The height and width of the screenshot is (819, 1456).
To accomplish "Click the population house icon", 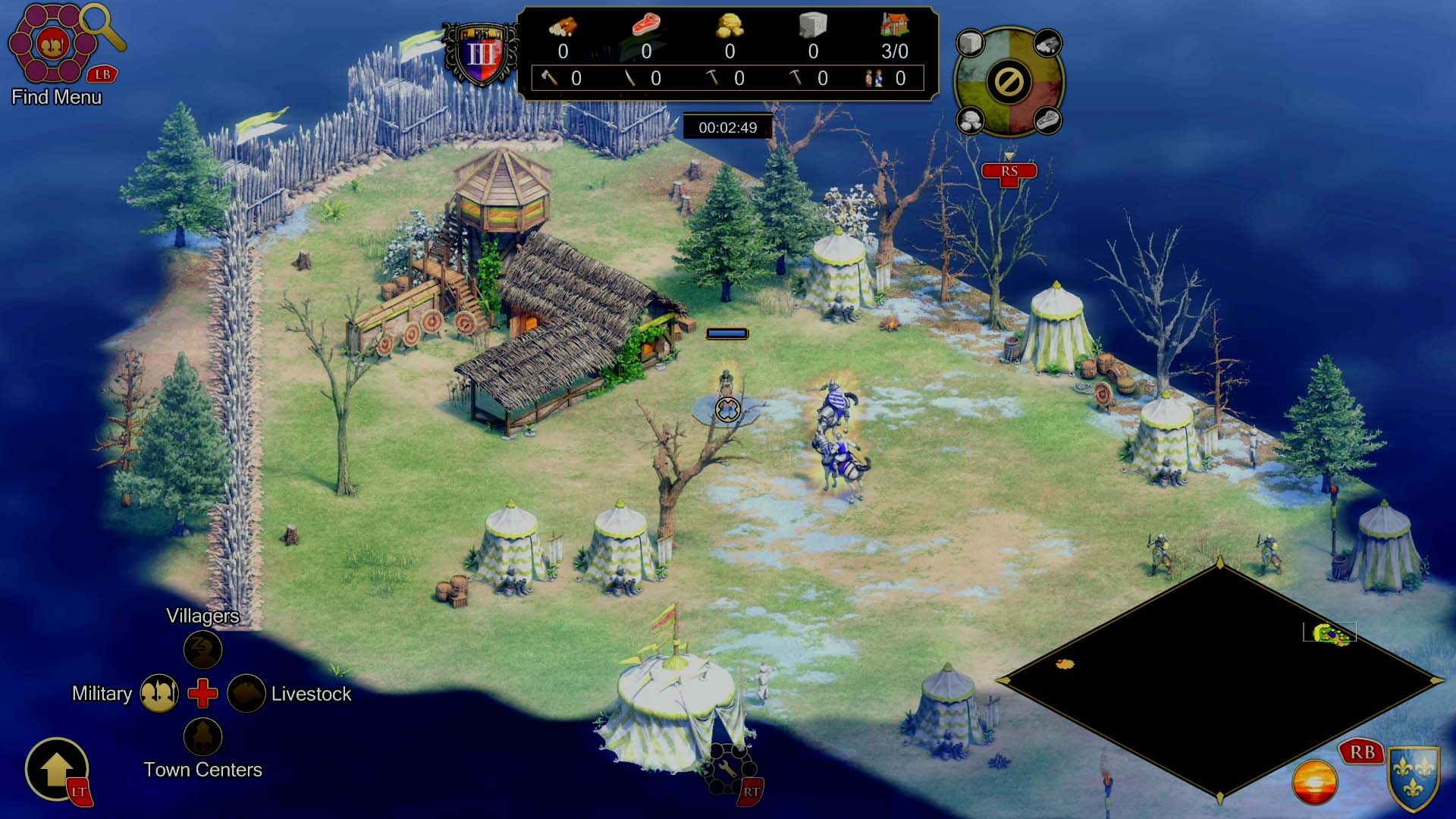I will point(894,24).
